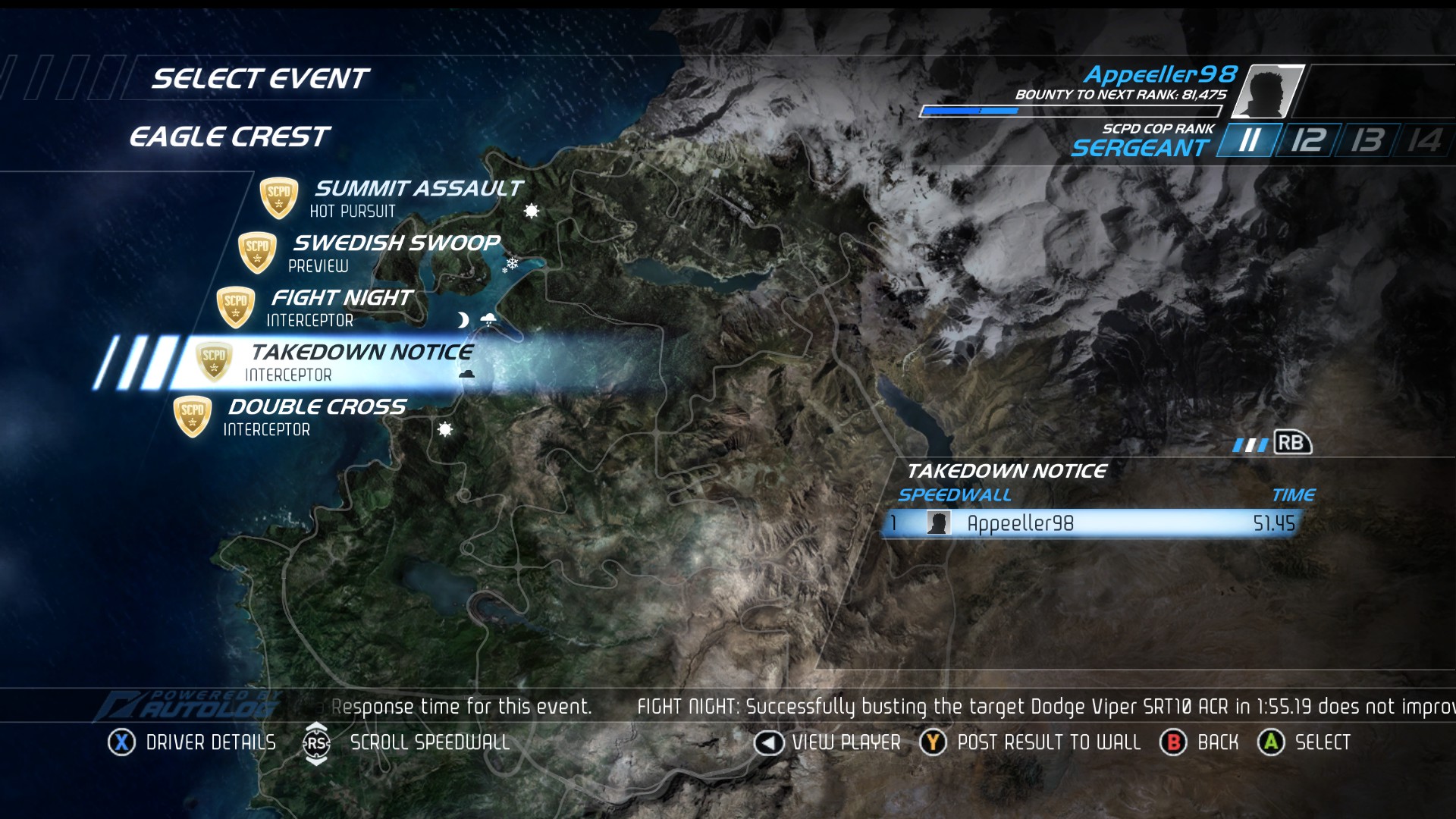The height and width of the screenshot is (819, 1456).
Task: Click View Player option
Action: pos(827,742)
